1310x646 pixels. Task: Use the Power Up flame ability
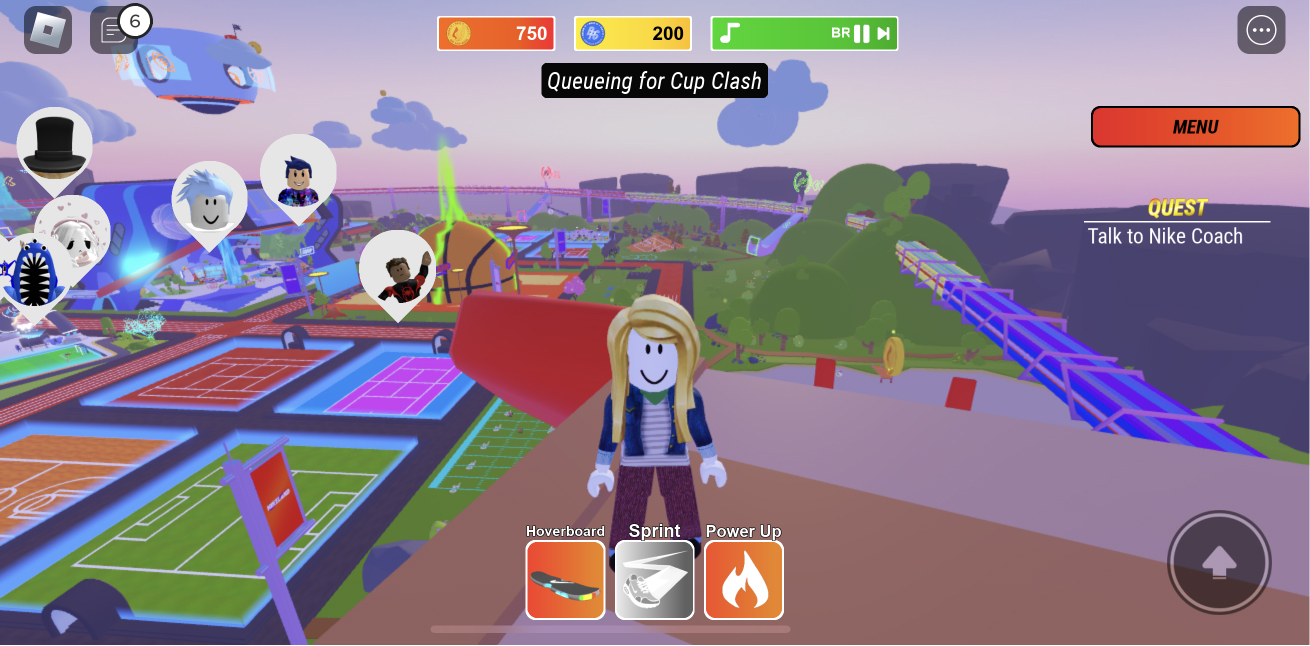(744, 580)
